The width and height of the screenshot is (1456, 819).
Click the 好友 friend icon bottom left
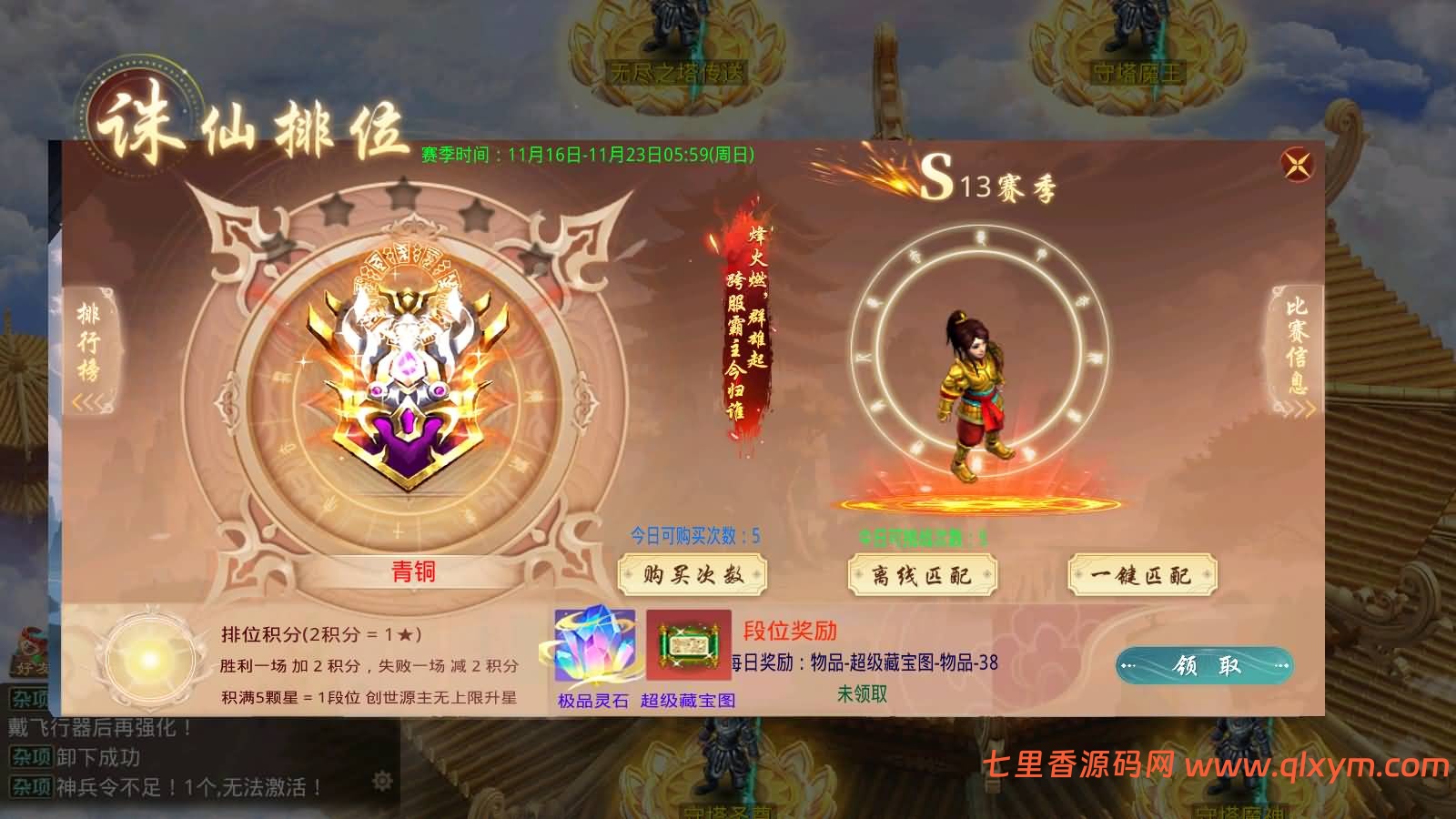point(27,651)
